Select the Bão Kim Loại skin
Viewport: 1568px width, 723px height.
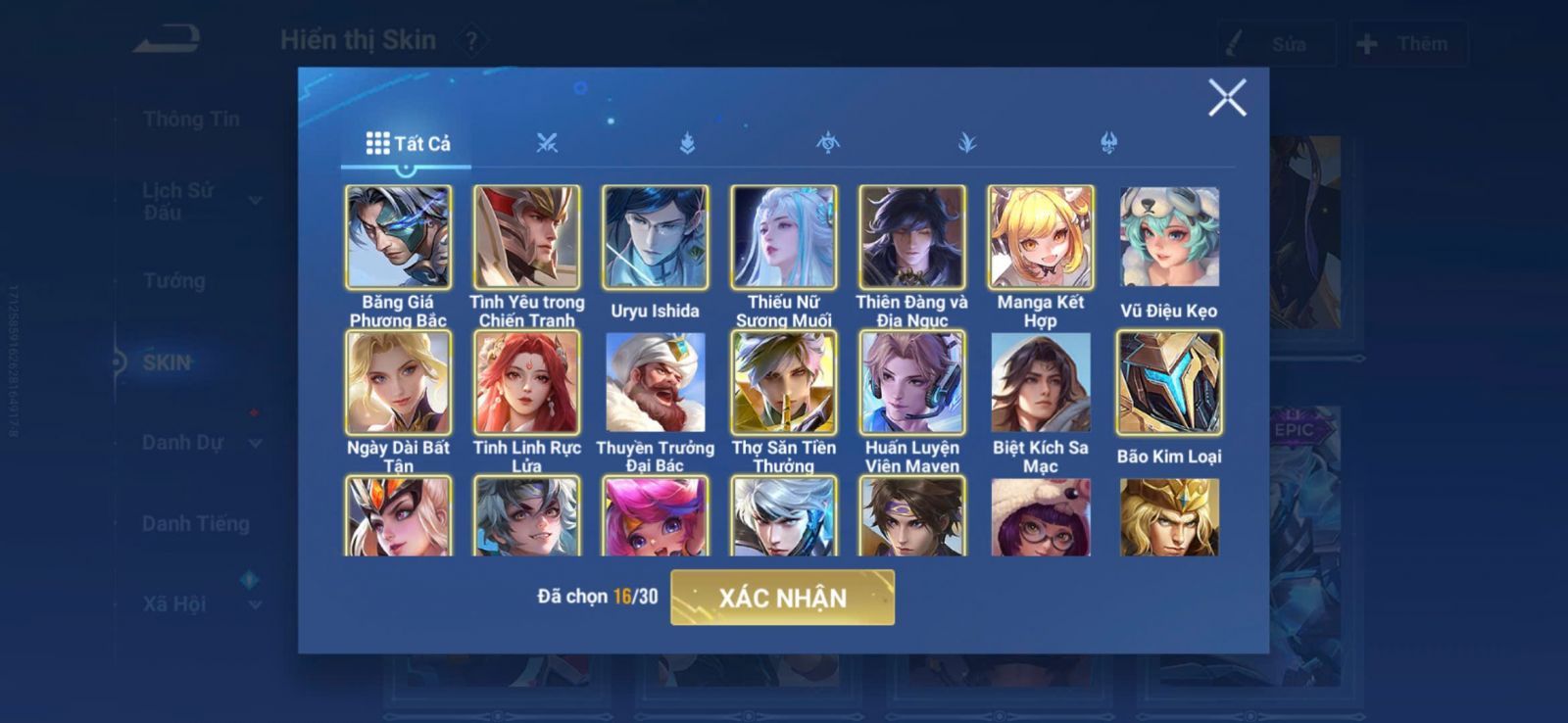coord(1169,382)
